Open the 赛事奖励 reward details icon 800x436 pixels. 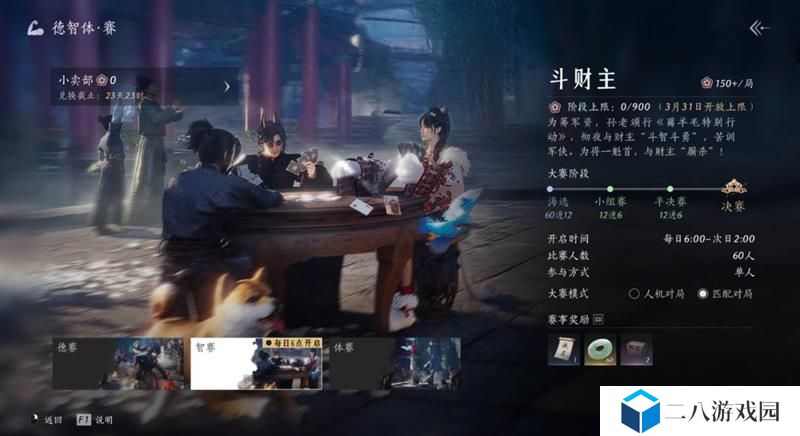coord(599,319)
